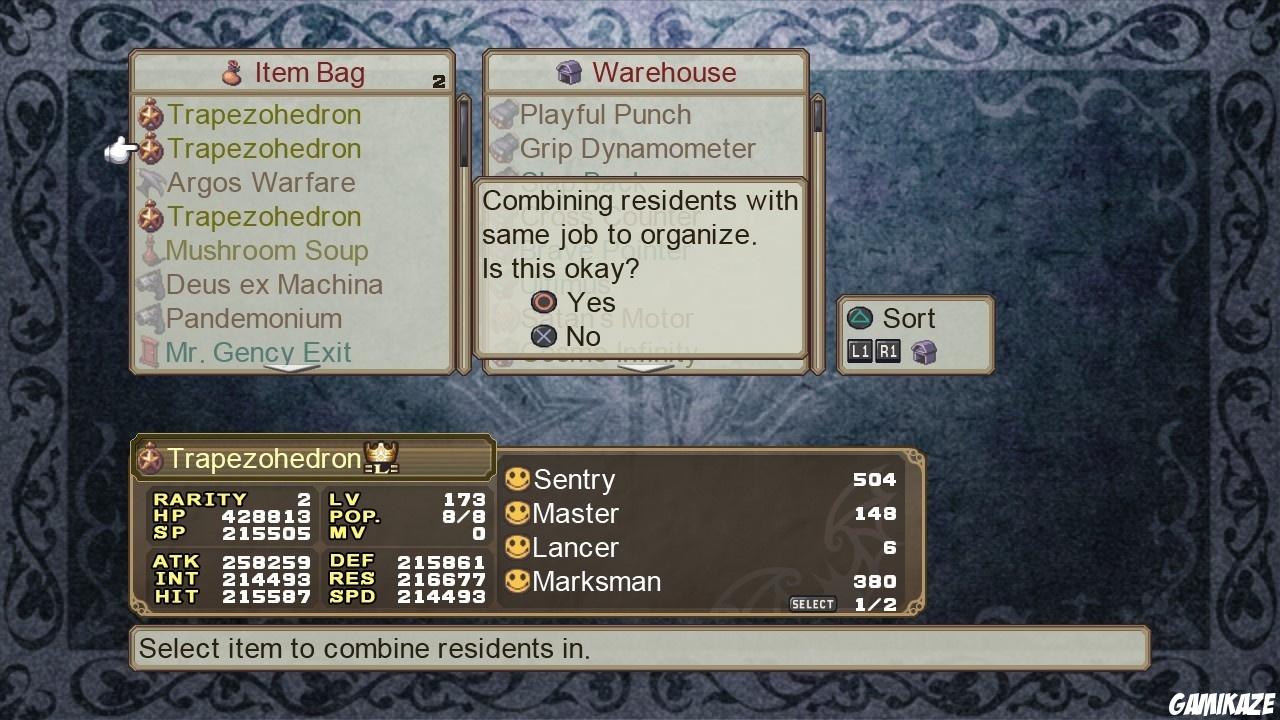Screen dimensions: 1280x720
Task: Toggle the L1/R1 warehouse switch below Sort
Action: point(875,352)
